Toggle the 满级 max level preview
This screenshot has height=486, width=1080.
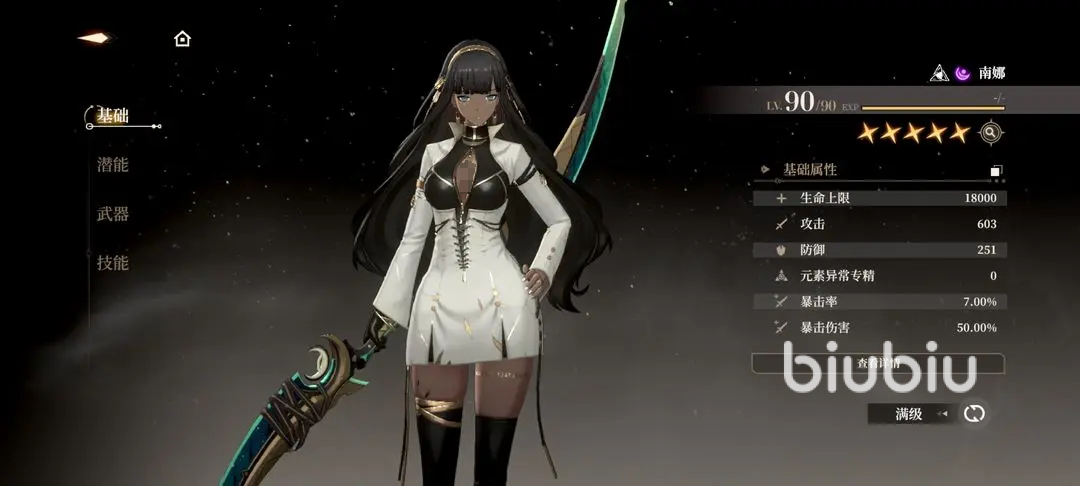point(910,413)
